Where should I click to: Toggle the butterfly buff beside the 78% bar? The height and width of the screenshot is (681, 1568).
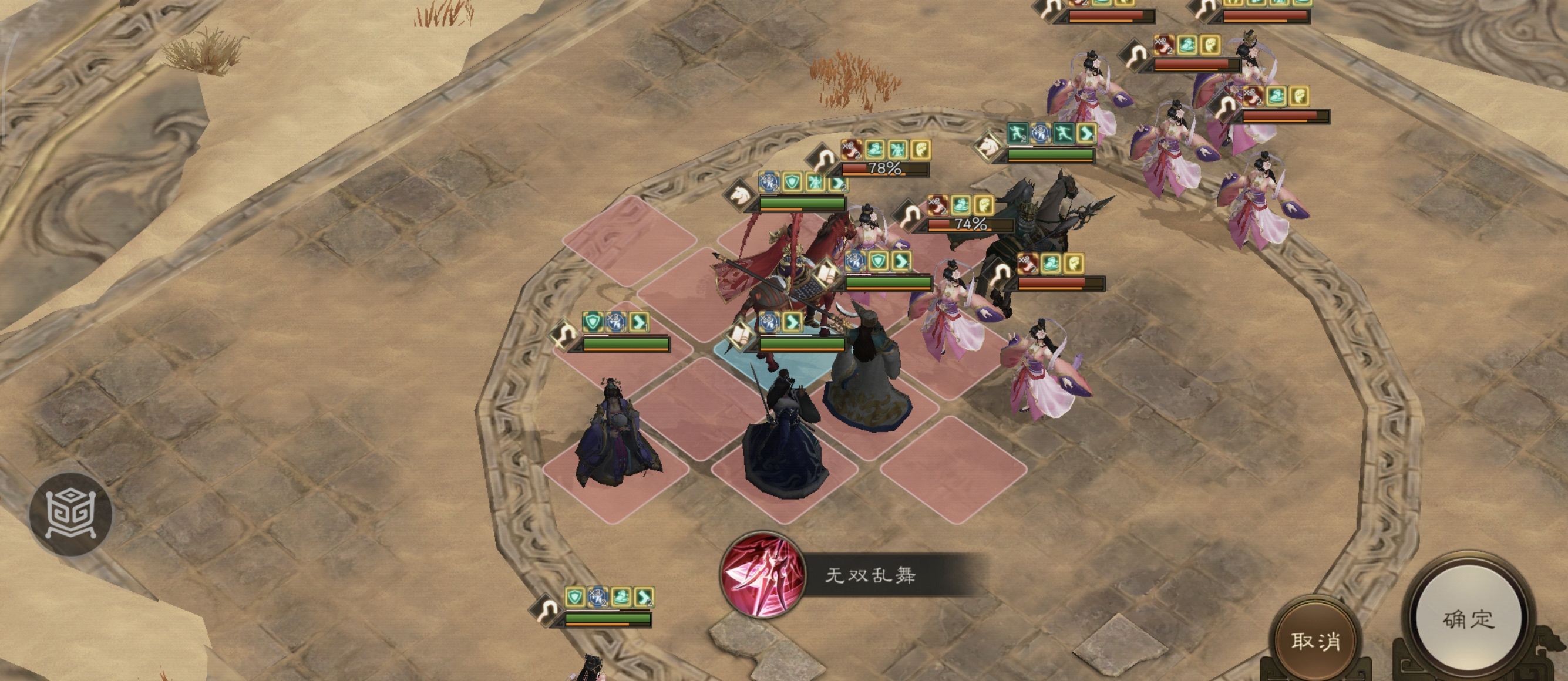point(898,149)
